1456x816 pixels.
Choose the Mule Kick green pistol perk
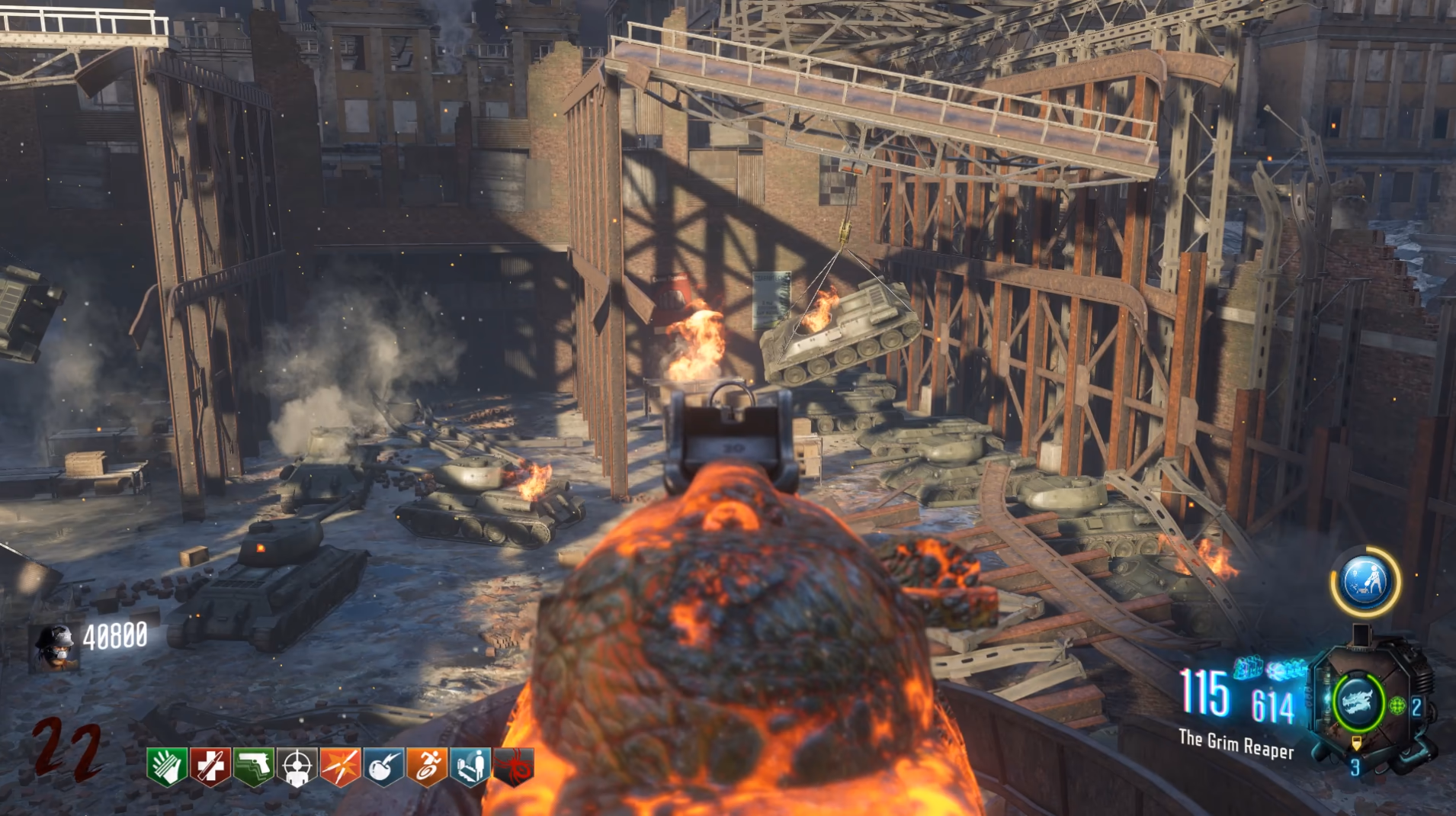pyautogui.click(x=253, y=766)
